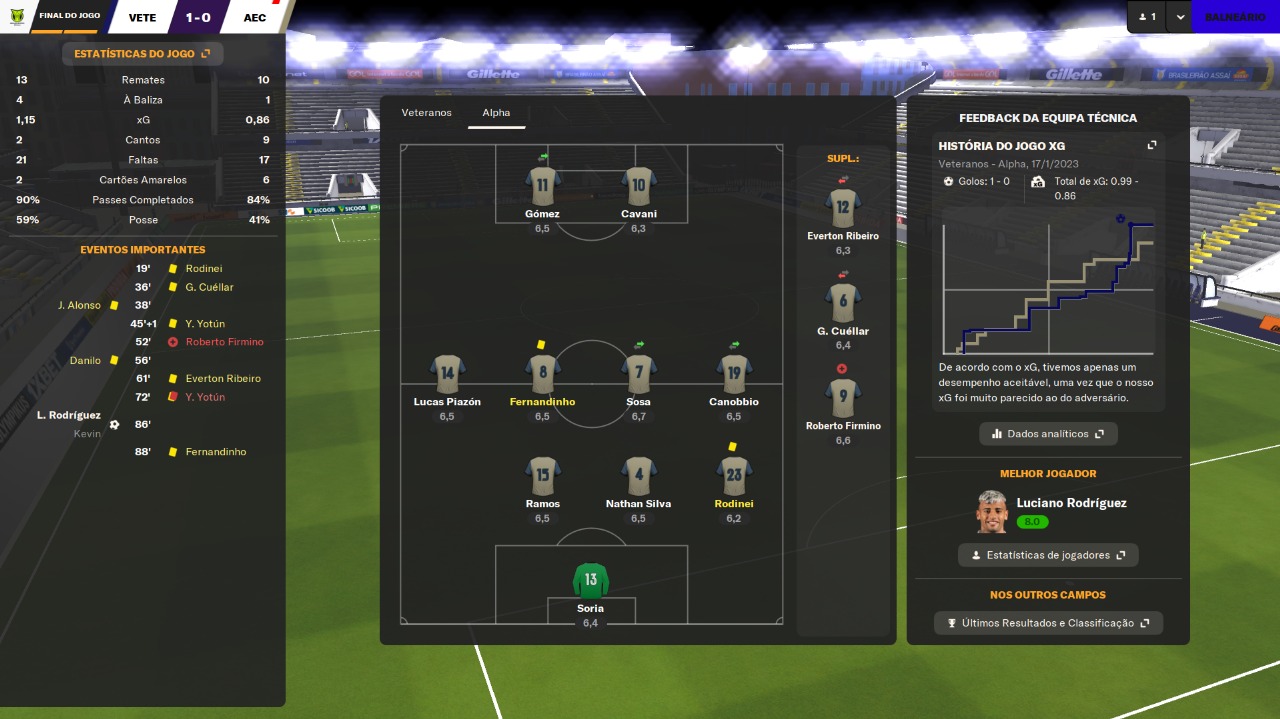Expand the História do Jogo xG chart
This screenshot has width=1280, height=719.
click(x=1151, y=146)
